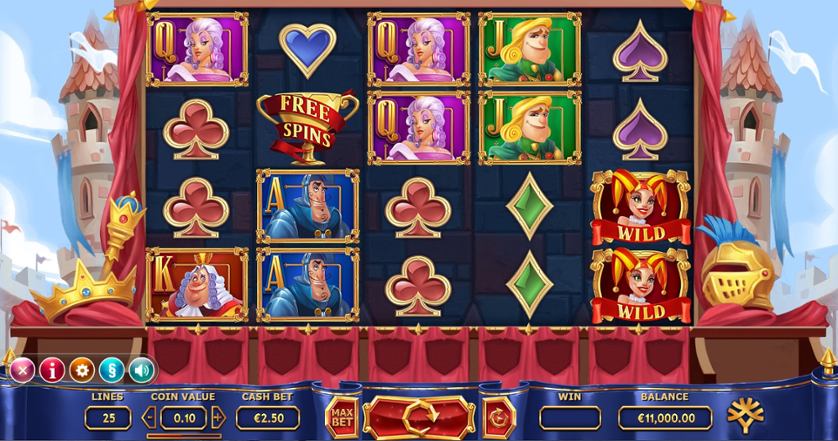Click the Max Bet button
Image resolution: width=838 pixels, height=441 pixels.
click(341, 416)
